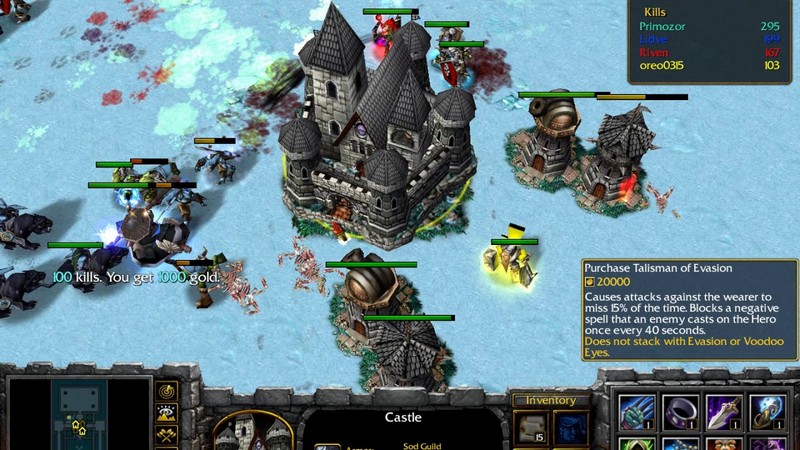Image resolution: width=800 pixels, height=450 pixels.
Task: Activate the minimap signal ping button
Action: 167,389
